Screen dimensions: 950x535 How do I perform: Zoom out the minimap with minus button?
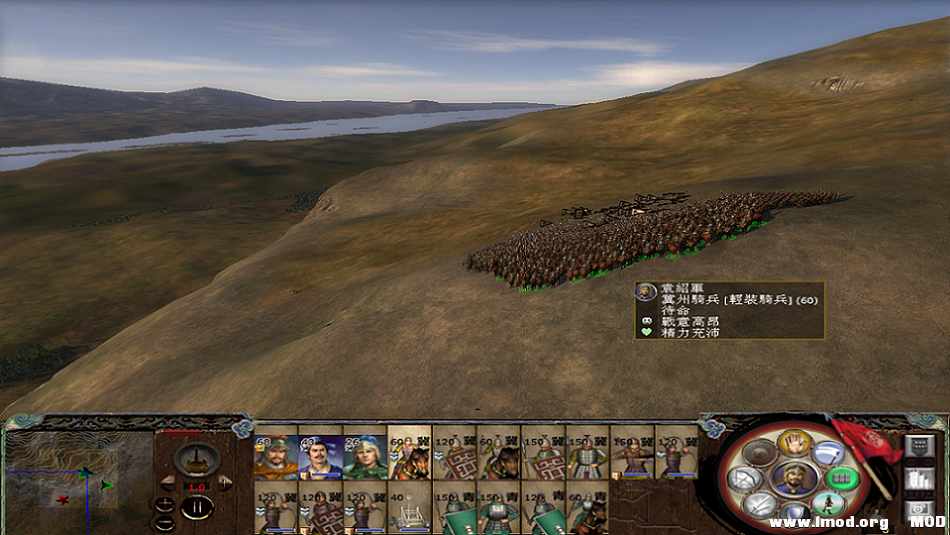point(163,522)
